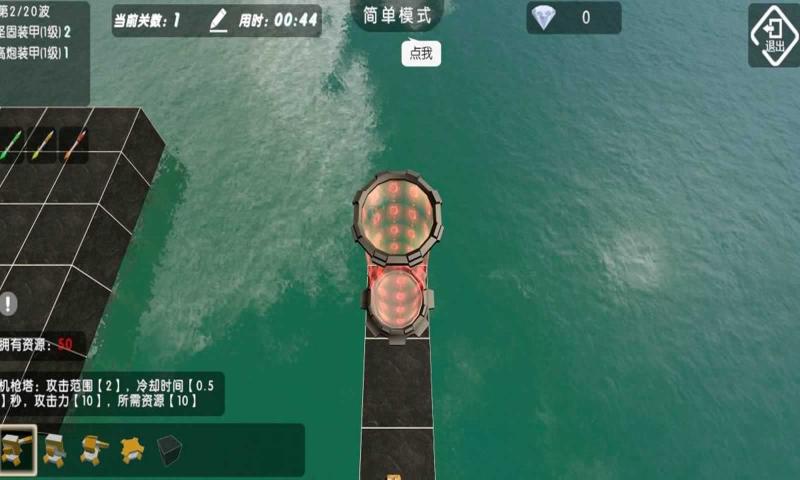This screenshot has height=480, width=800.
Task: Choose the green pencil tool
Action: point(10,146)
